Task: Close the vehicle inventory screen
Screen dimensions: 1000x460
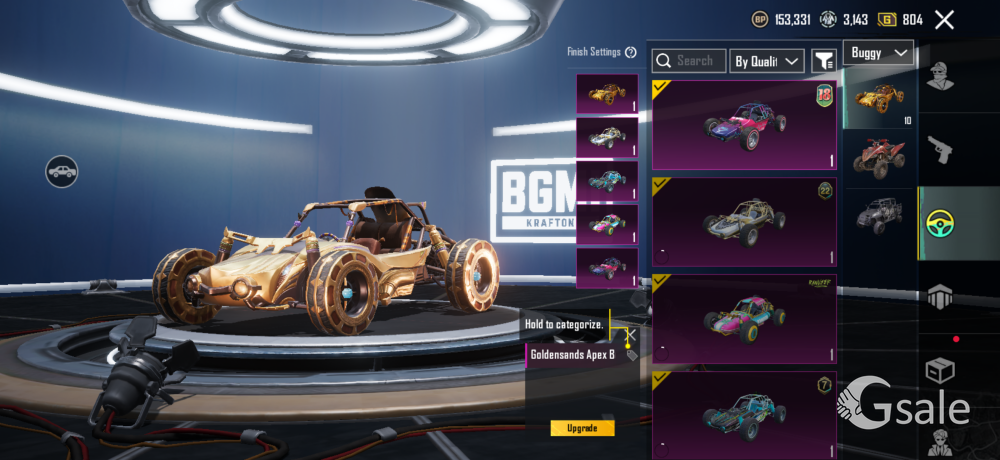Action: 944,19
